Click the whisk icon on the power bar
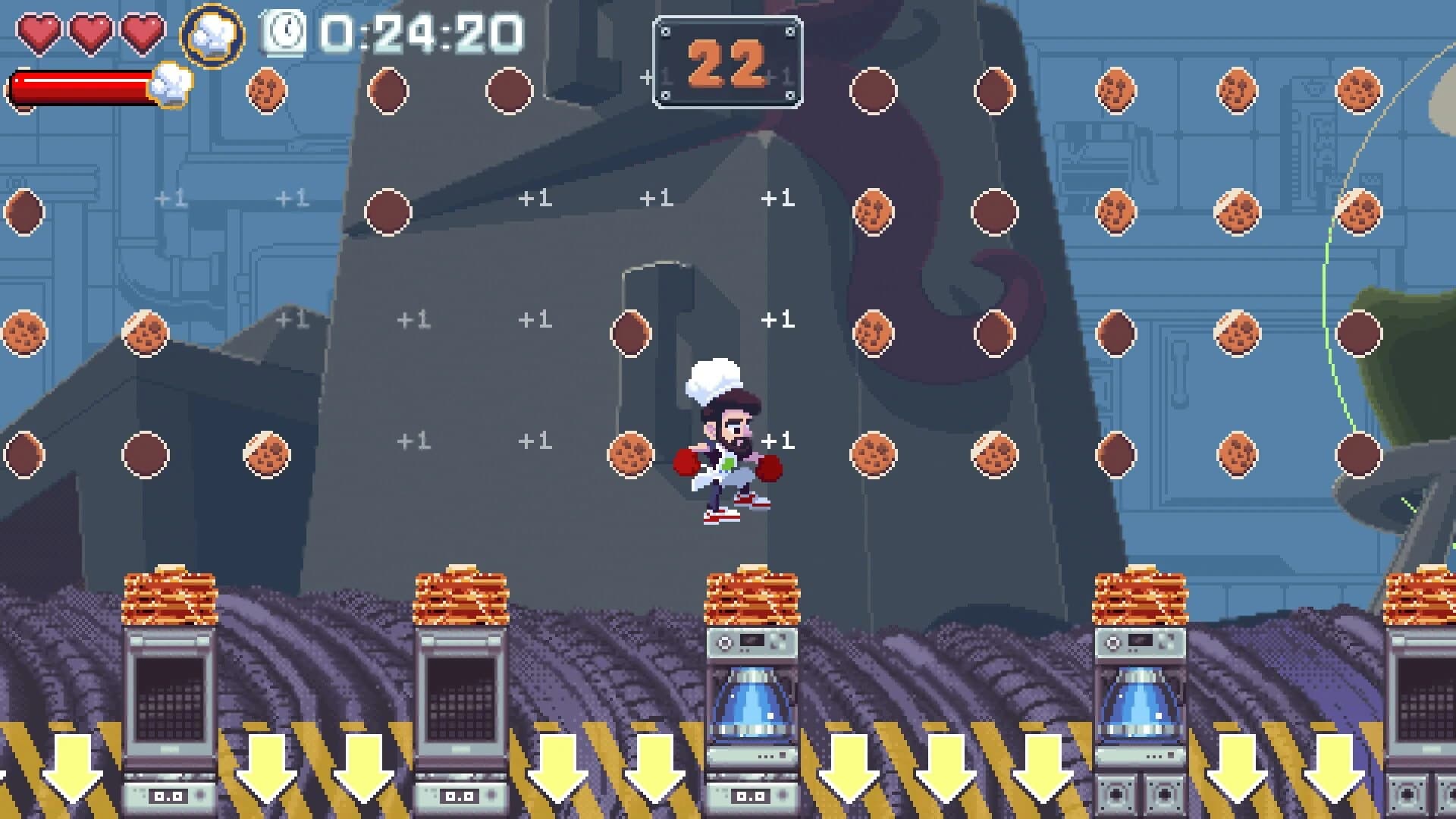Viewport: 1456px width, 819px height. pos(173,86)
